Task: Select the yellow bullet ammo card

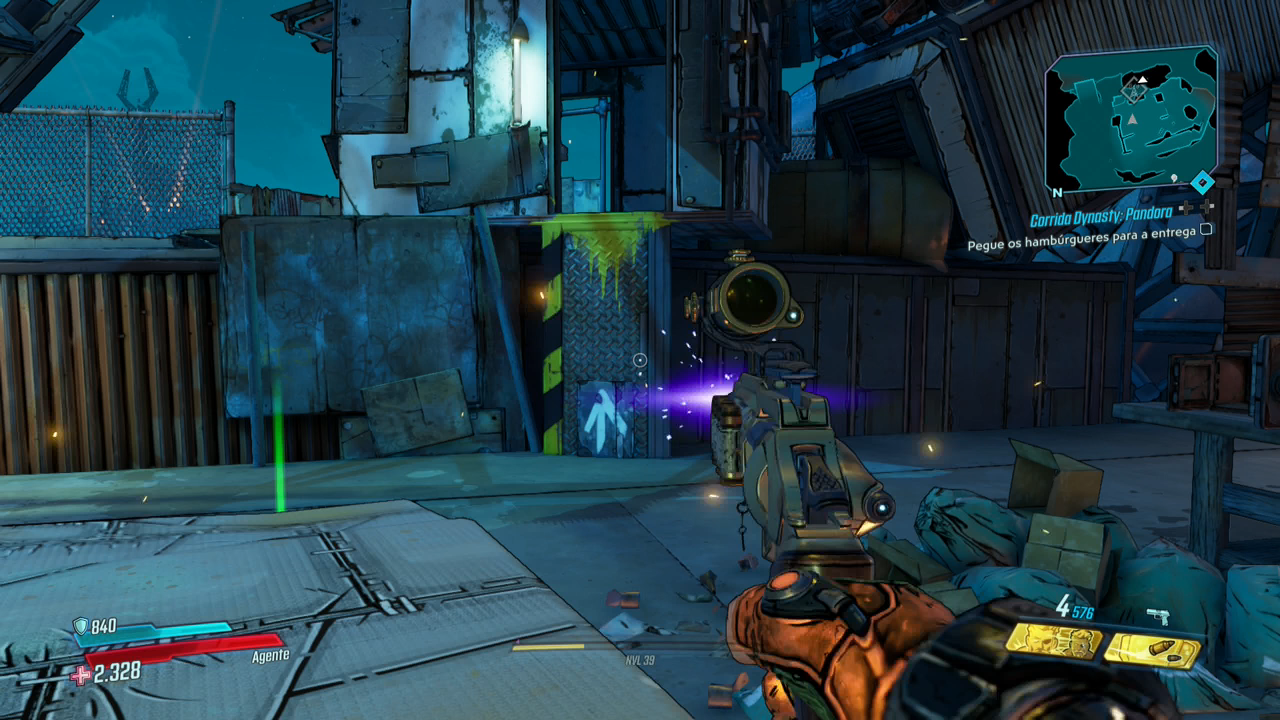Action: click(1152, 650)
